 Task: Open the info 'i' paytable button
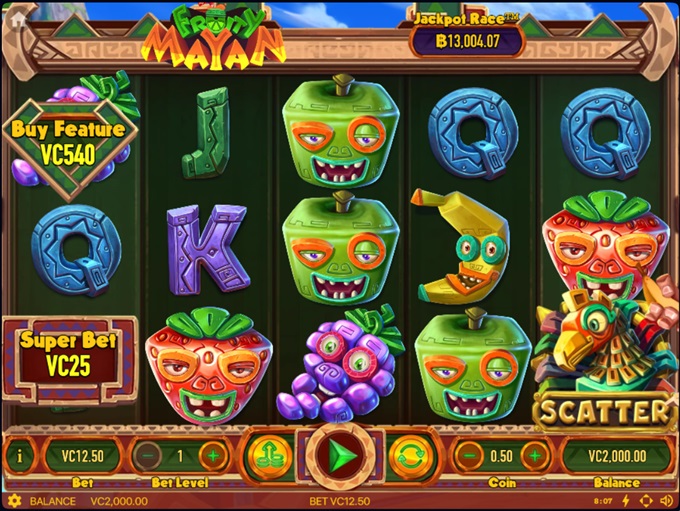(x=18, y=456)
